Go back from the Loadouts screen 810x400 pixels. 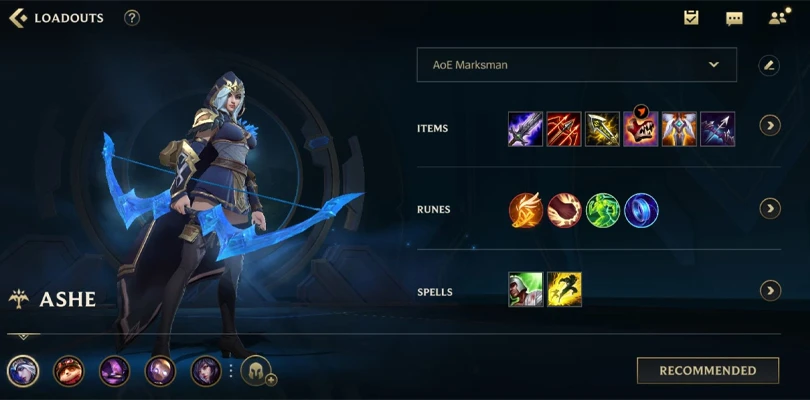pos(17,18)
